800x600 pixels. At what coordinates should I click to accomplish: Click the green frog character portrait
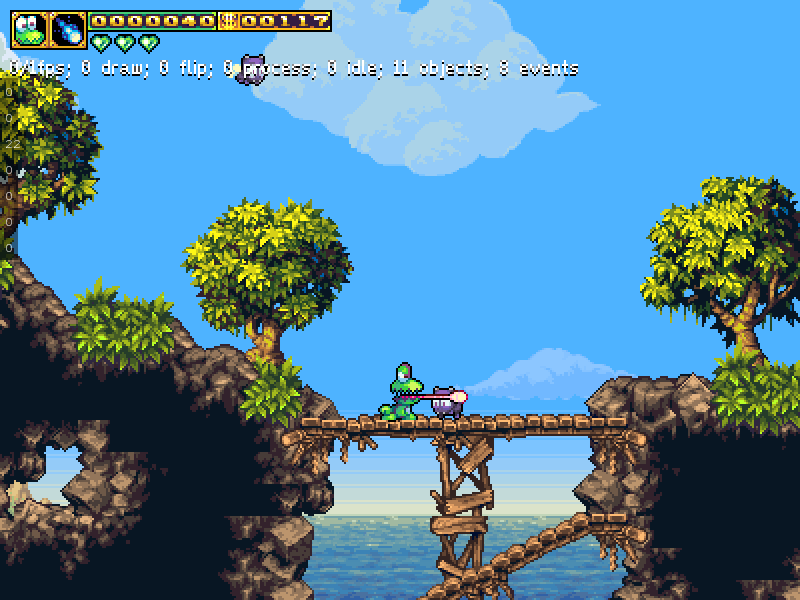(29, 30)
